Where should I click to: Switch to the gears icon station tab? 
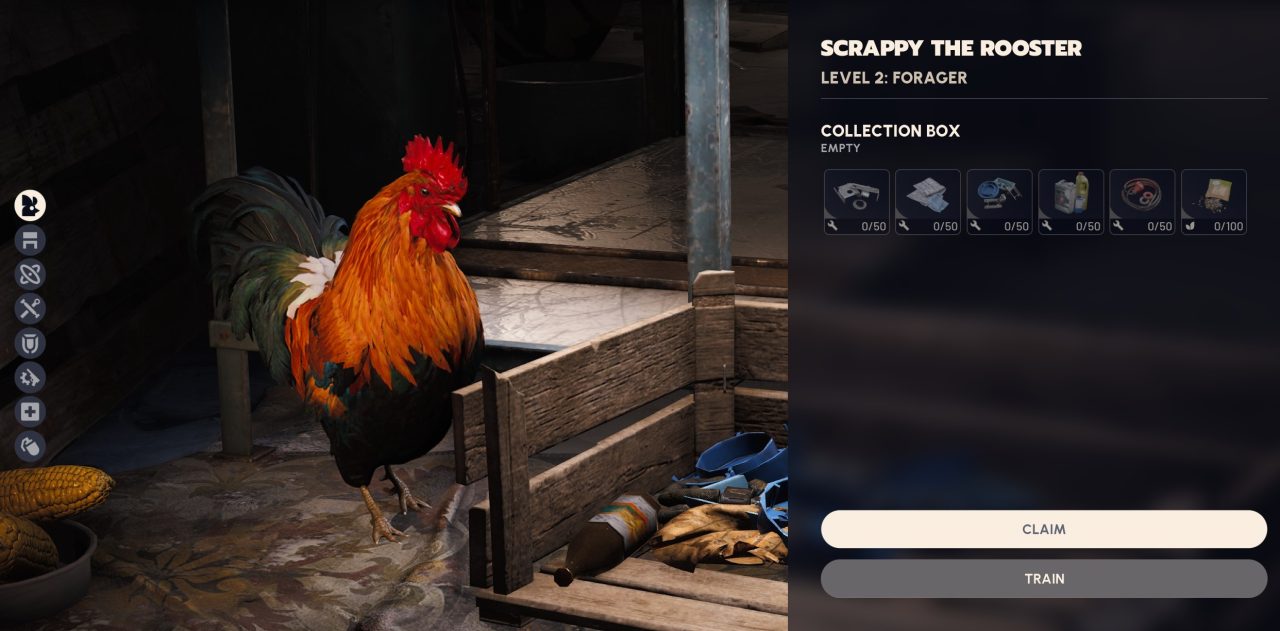point(30,377)
